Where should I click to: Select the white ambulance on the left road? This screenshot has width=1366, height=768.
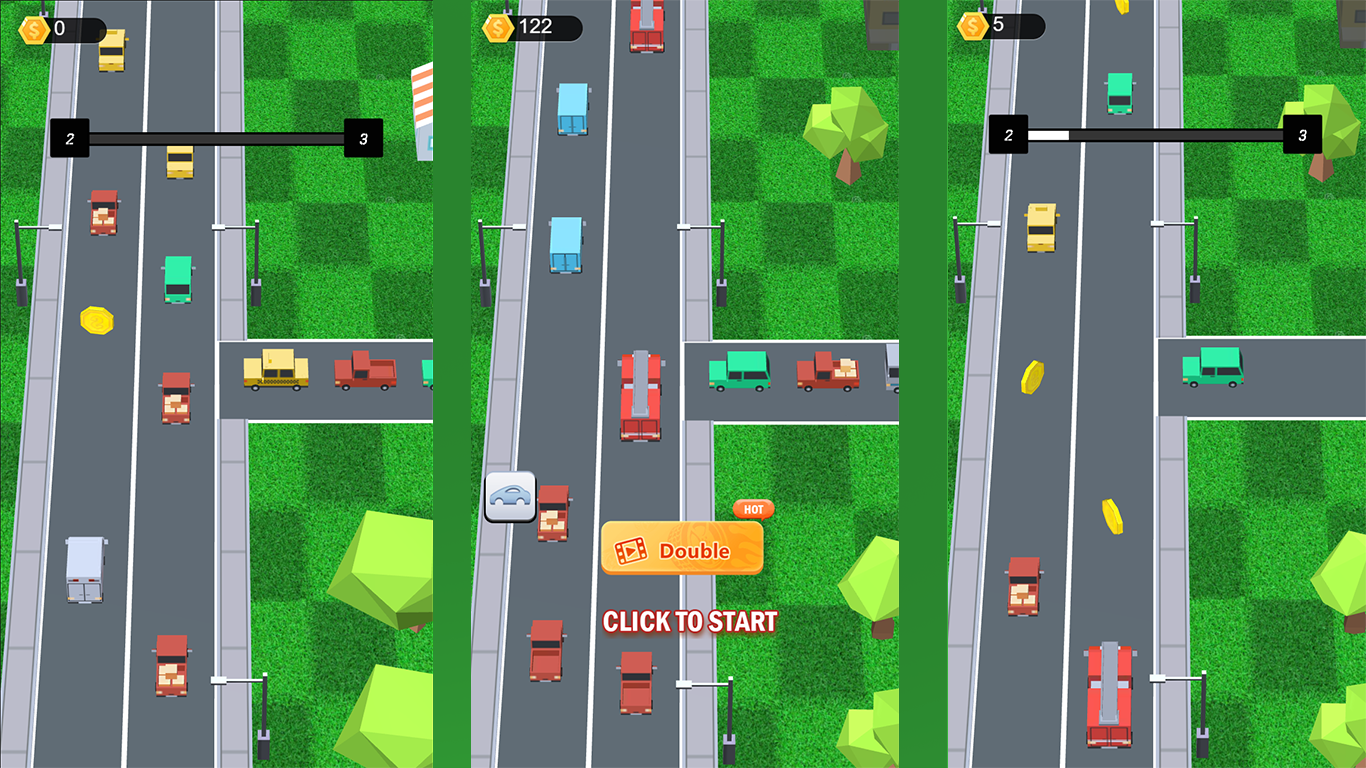pos(85,570)
